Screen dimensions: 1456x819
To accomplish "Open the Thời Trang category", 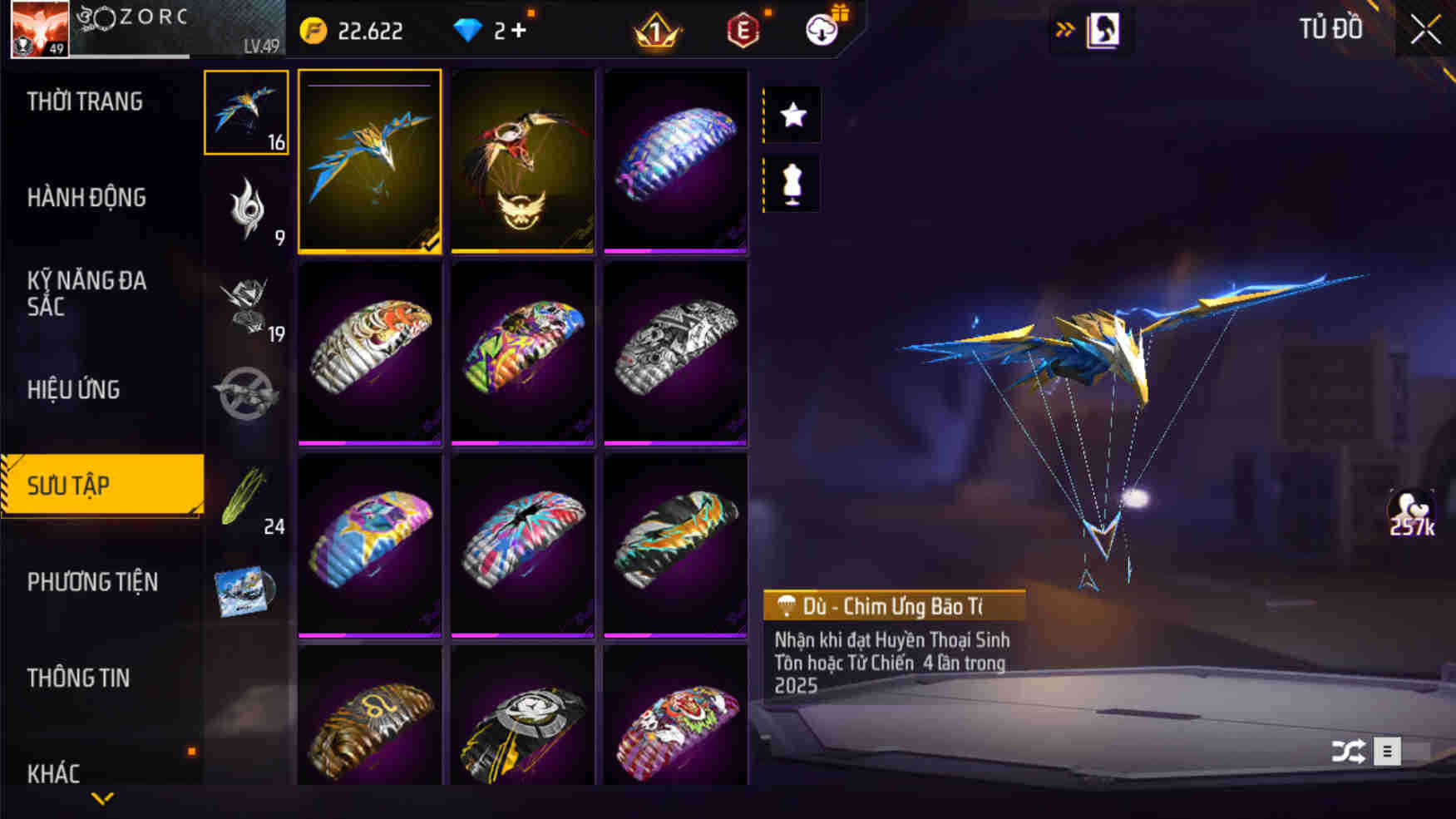I will [85, 101].
